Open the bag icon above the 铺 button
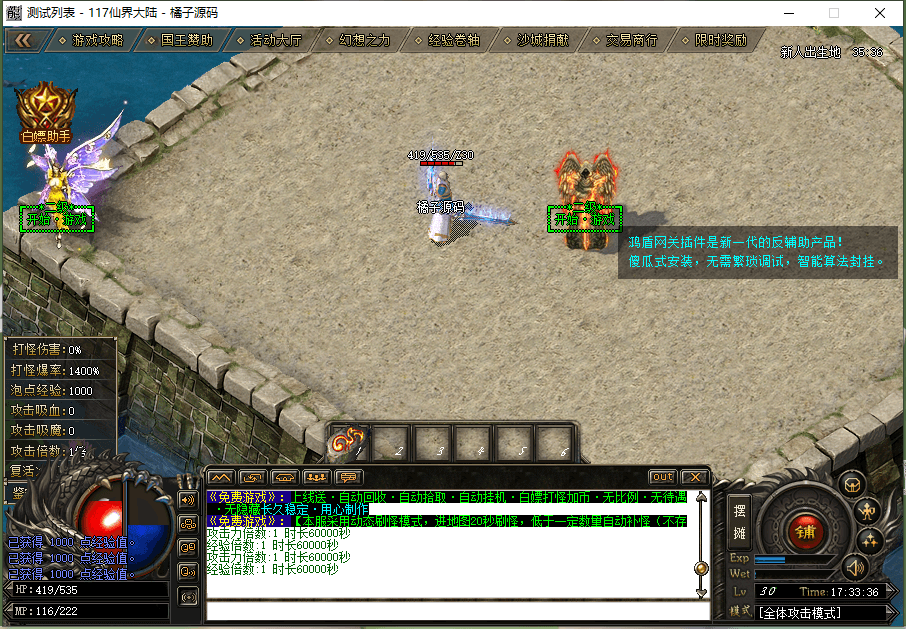Screen dimensions: 906x629 [x=851, y=484]
